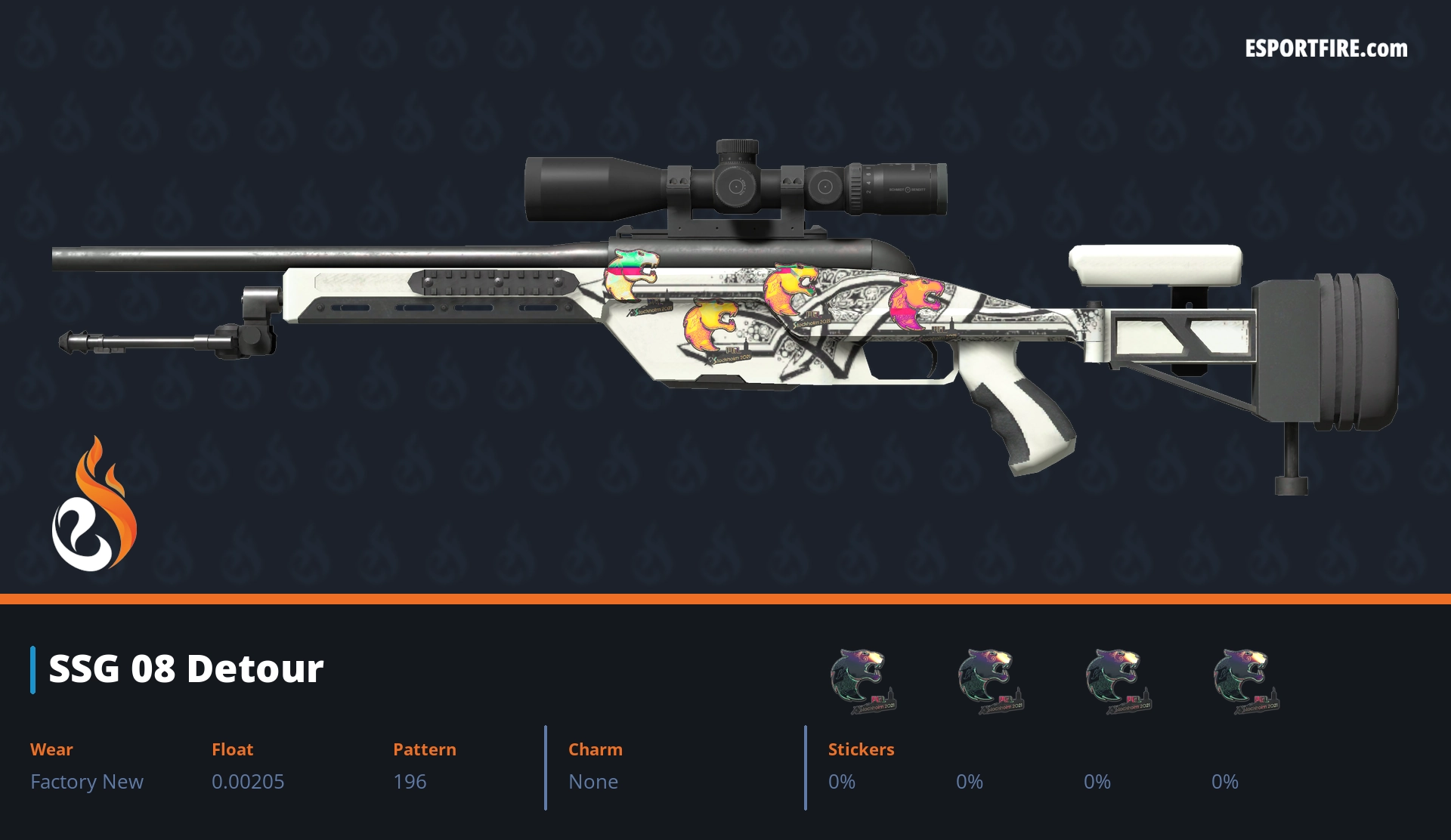
Task: Open the ESPORTFIRE.com site link
Action: (x=1326, y=49)
